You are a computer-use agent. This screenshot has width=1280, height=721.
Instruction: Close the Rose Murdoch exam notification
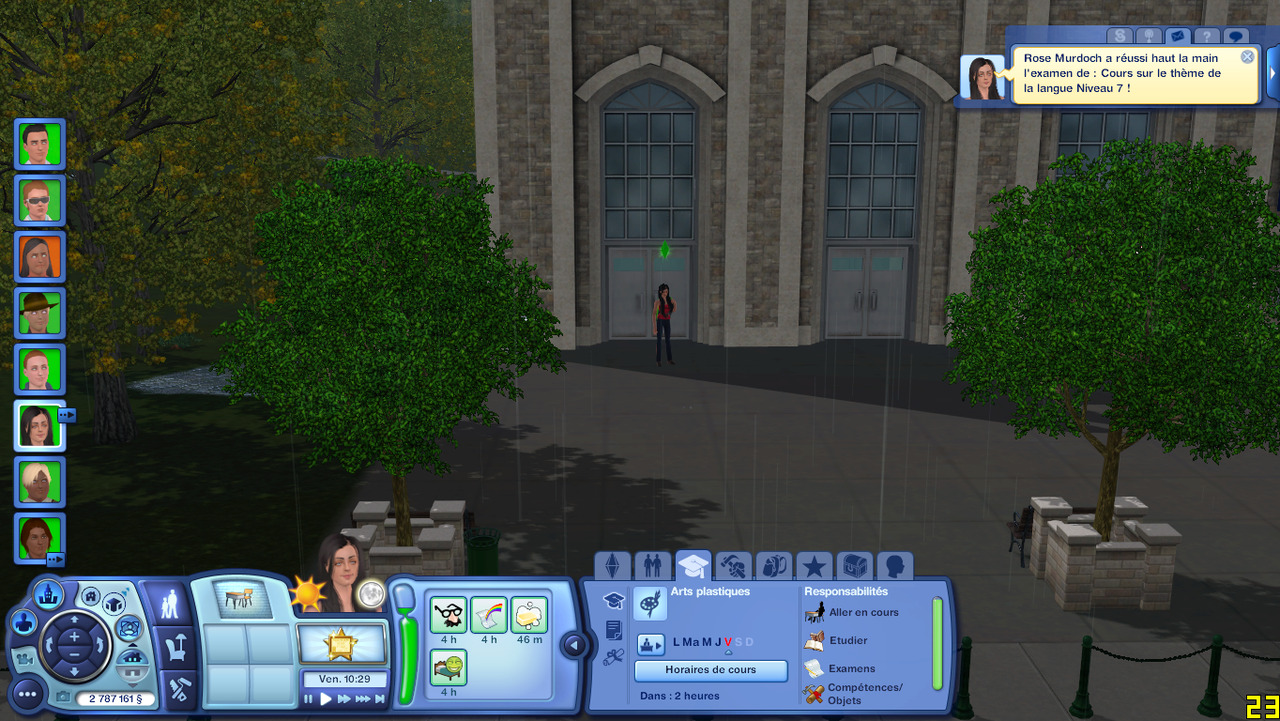[1247, 57]
